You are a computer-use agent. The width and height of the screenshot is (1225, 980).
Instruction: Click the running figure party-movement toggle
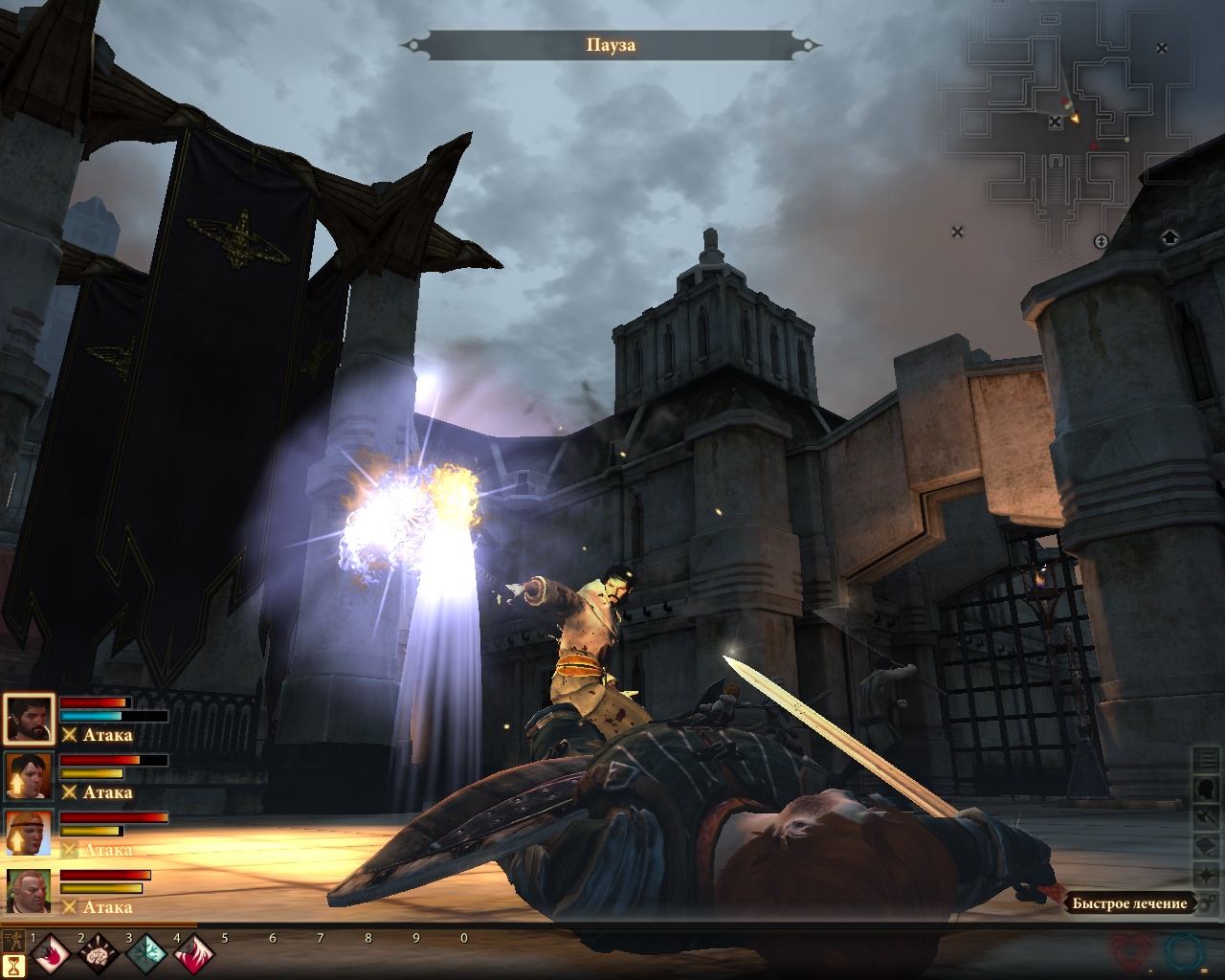(13, 938)
